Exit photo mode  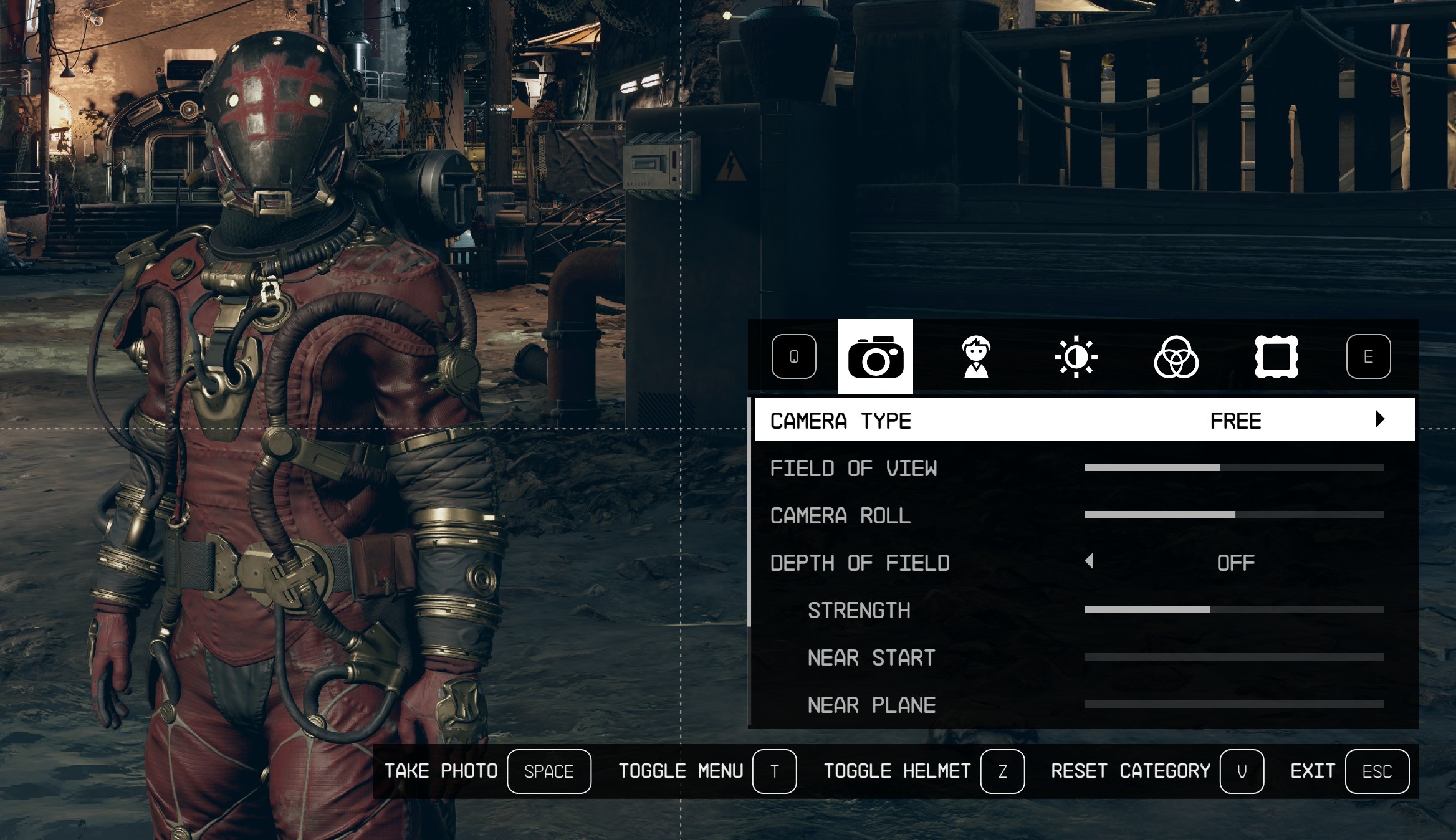tap(1377, 771)
